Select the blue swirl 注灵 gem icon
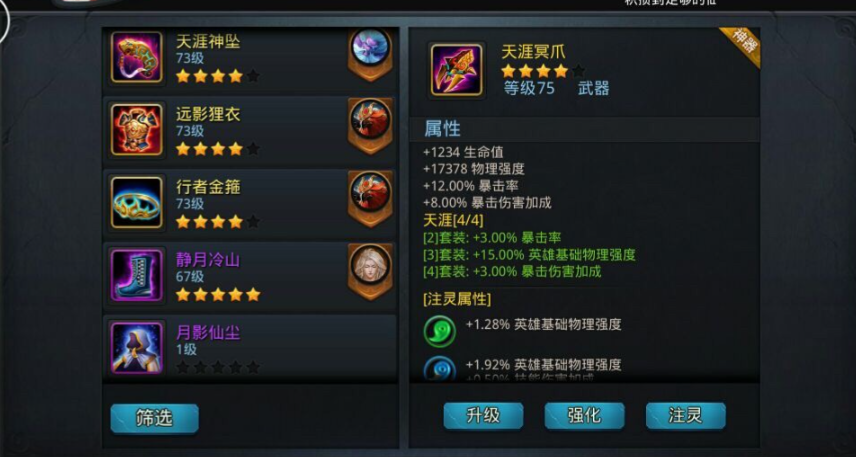Image resolution: width=856 pixels, height=457 pixels. (x=440, y=369)
